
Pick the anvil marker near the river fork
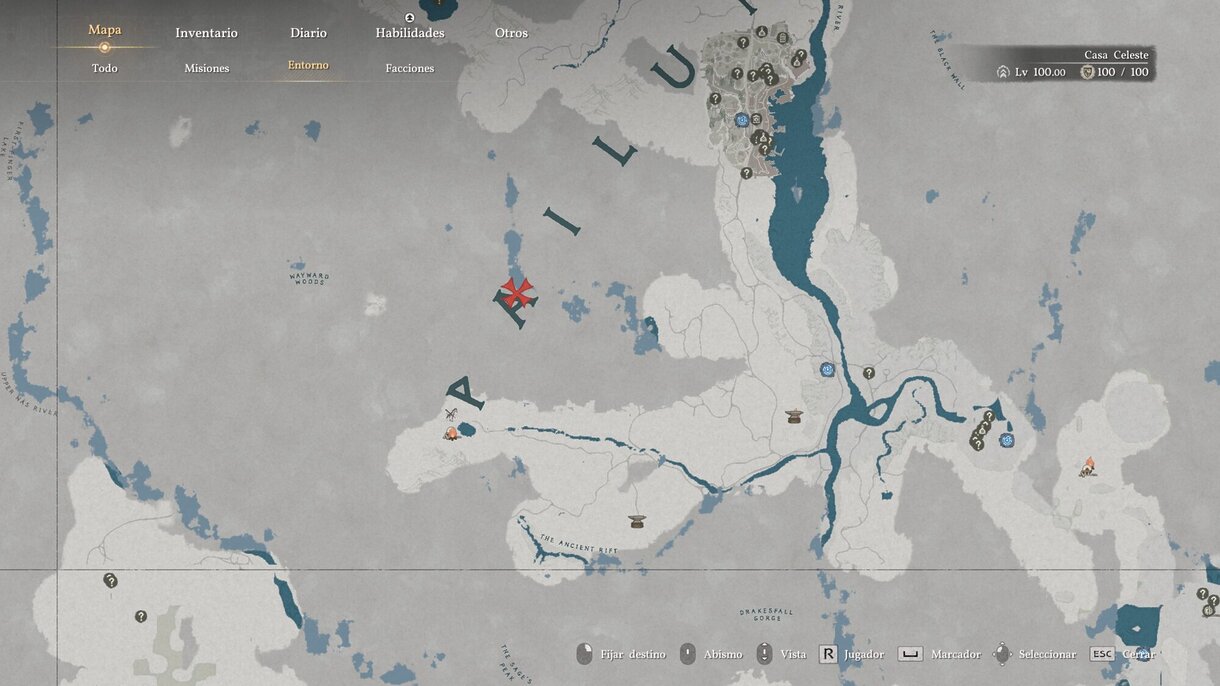pos(794,416)
